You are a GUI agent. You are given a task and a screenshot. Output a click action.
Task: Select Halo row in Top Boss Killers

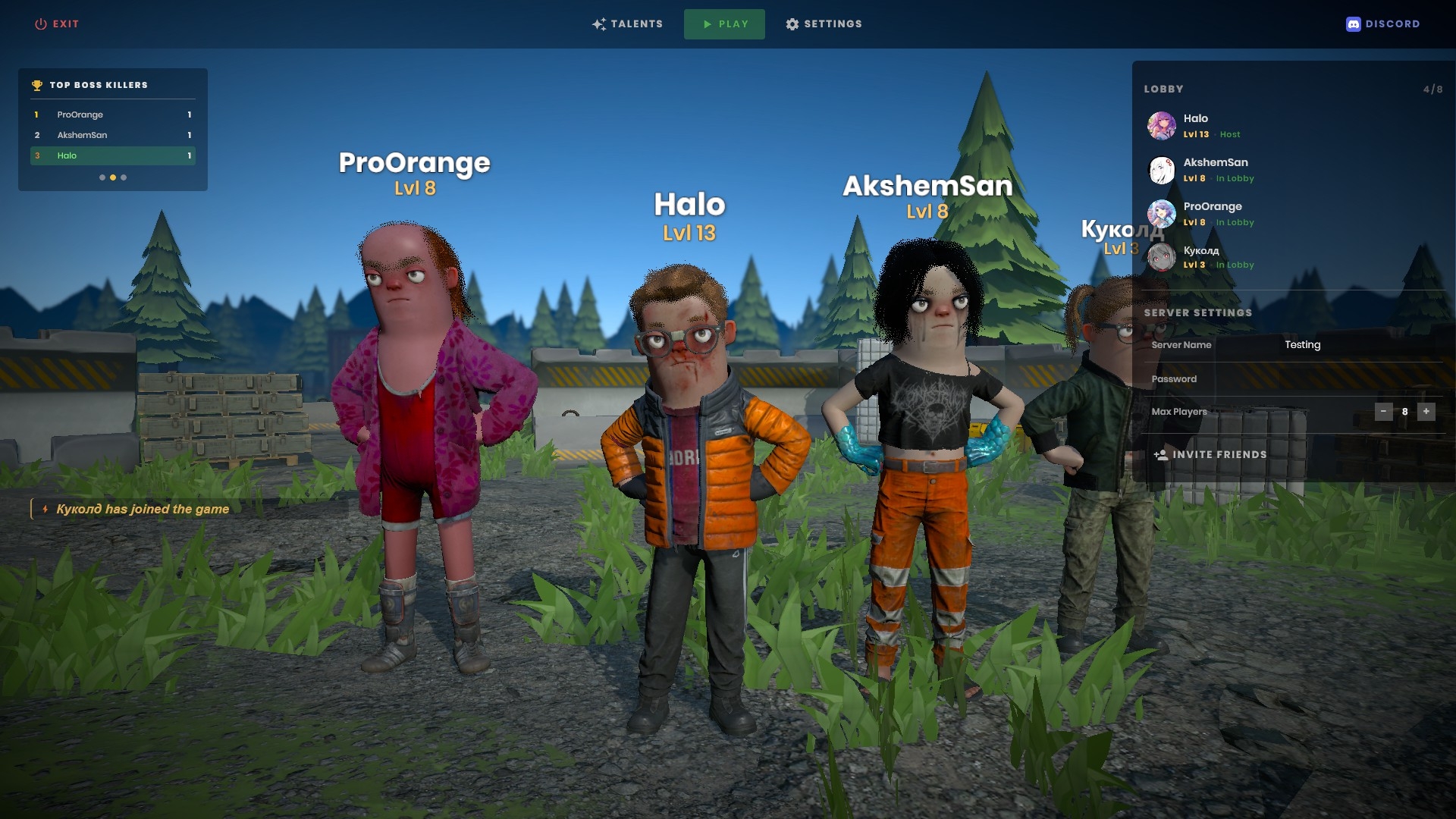tap(112, 155)
